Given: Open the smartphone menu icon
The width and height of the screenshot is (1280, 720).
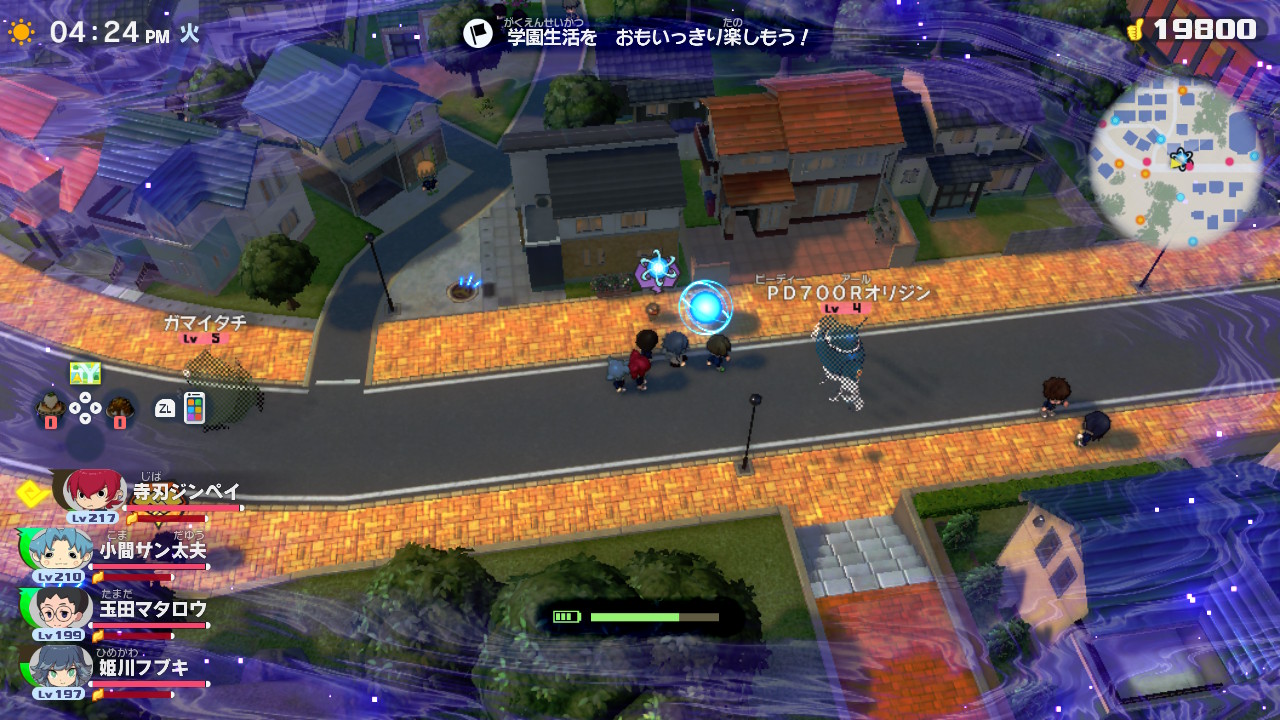Looking at the screenshot, I should (194, 407).
